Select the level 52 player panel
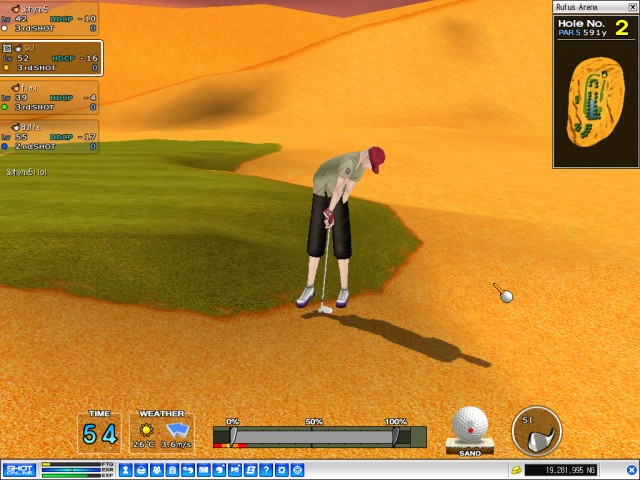 pos(50,58)
